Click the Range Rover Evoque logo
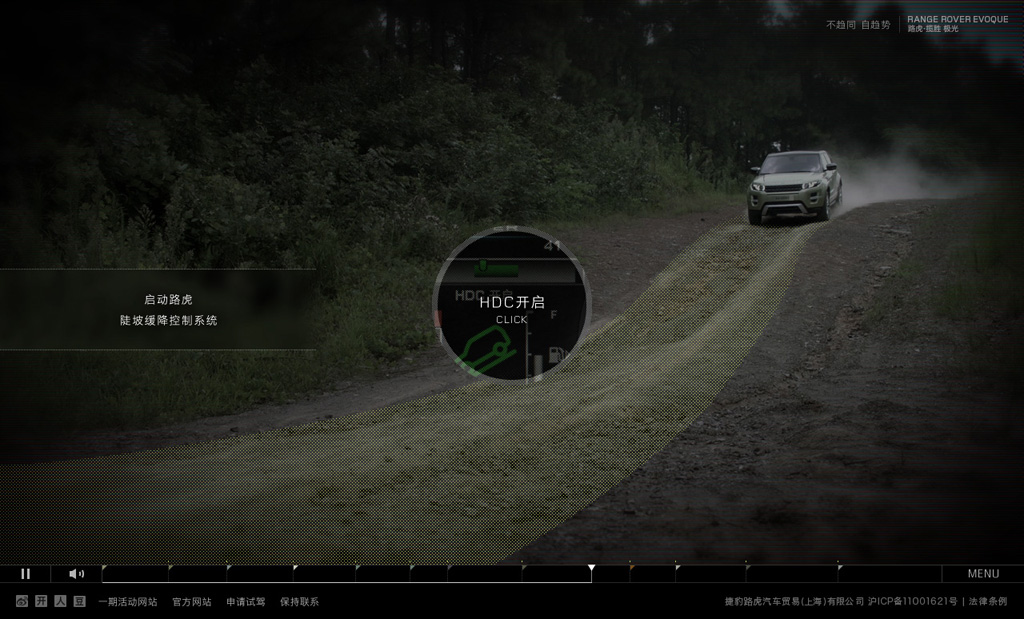The height and width of the screenshot is (619, 1024). tap(957, 23)
